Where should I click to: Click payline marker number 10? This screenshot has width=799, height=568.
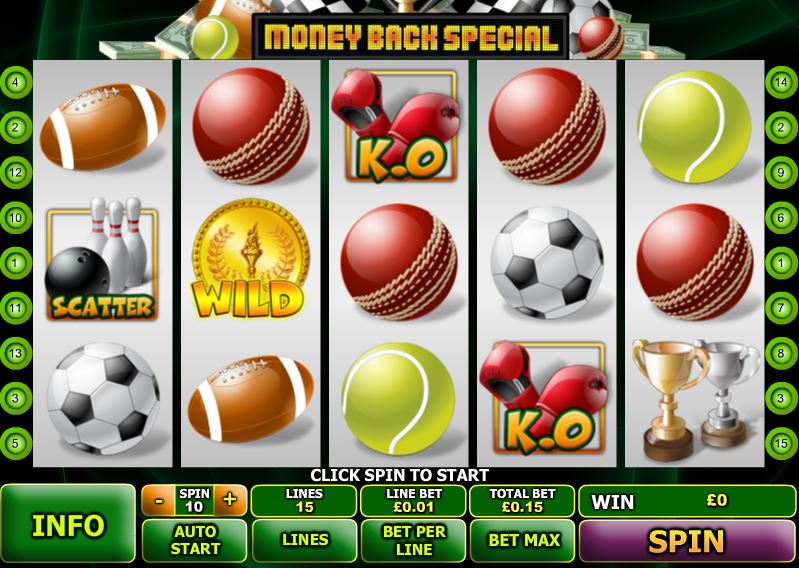(16, 217)
